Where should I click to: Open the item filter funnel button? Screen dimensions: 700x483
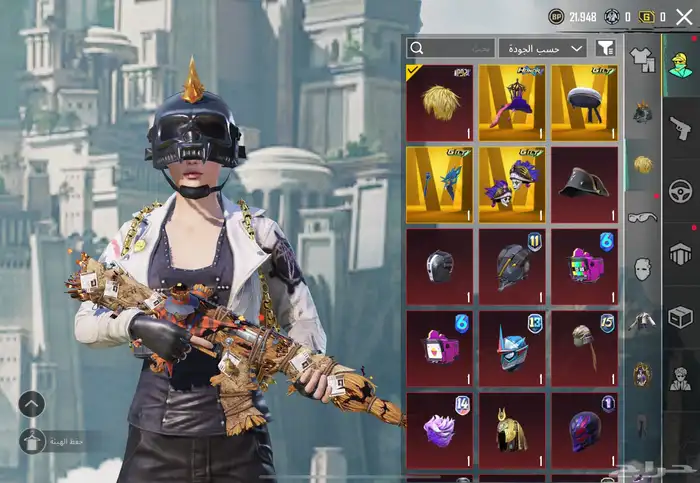pos(606,48)
